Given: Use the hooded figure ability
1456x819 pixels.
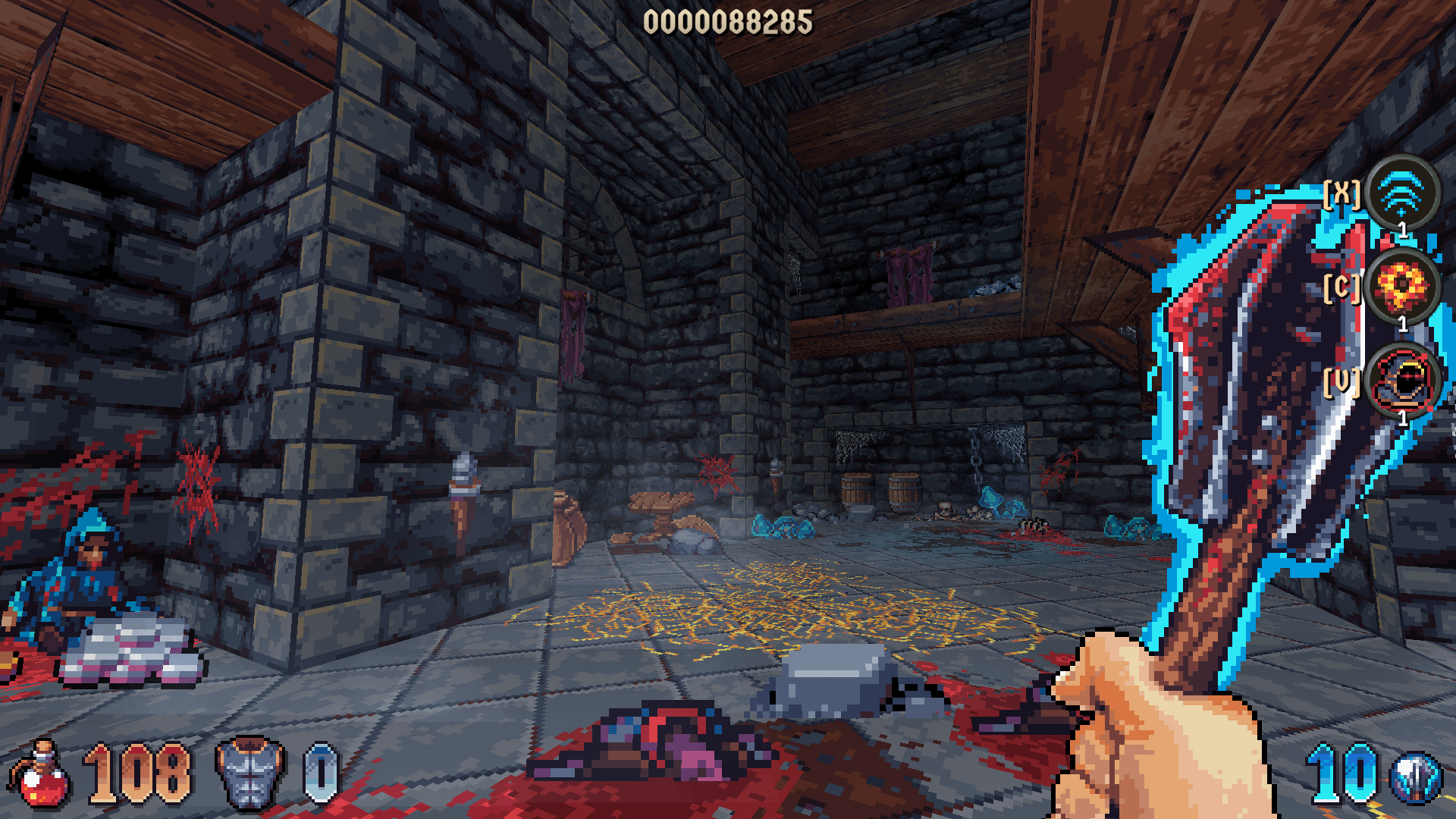Looking at the screenshot, I should [1404, 380].
